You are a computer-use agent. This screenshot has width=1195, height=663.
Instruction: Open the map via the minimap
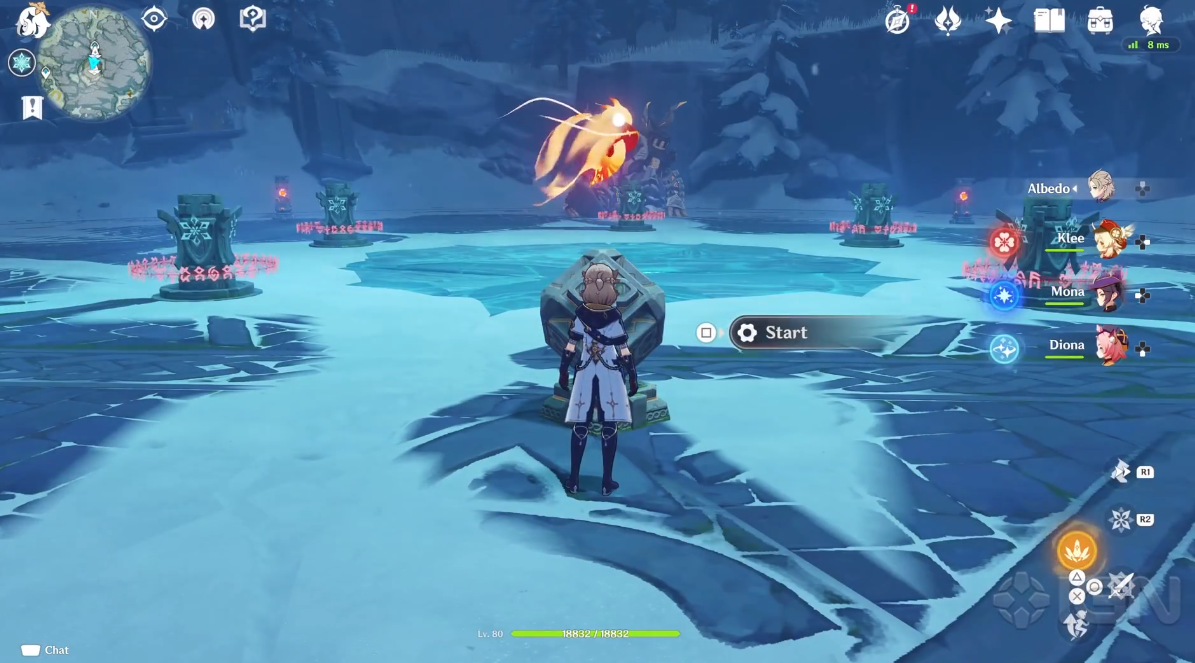(x=96, y=63)
